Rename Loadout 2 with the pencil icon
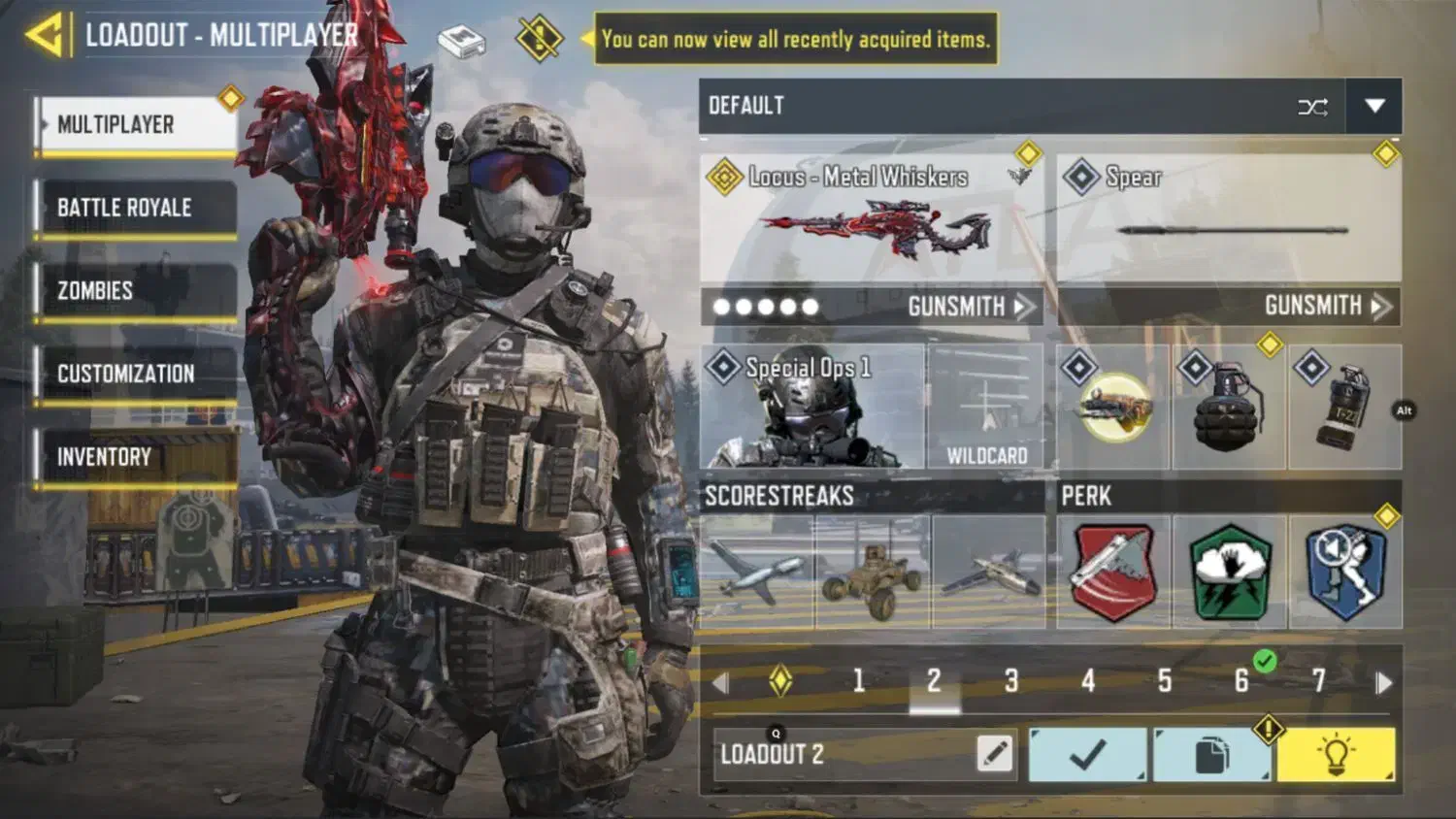The width and height of the screenshot is (1456, 819). click(x=994, y=754)
